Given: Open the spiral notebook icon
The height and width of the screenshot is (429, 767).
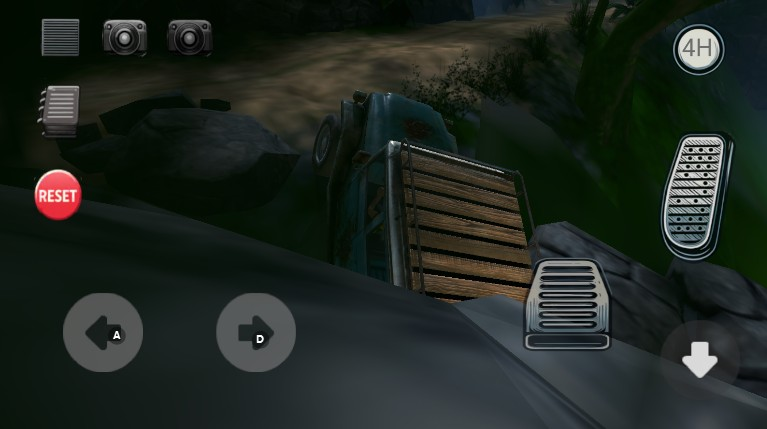Looking at the screenshot, I should tap(60, 109).
